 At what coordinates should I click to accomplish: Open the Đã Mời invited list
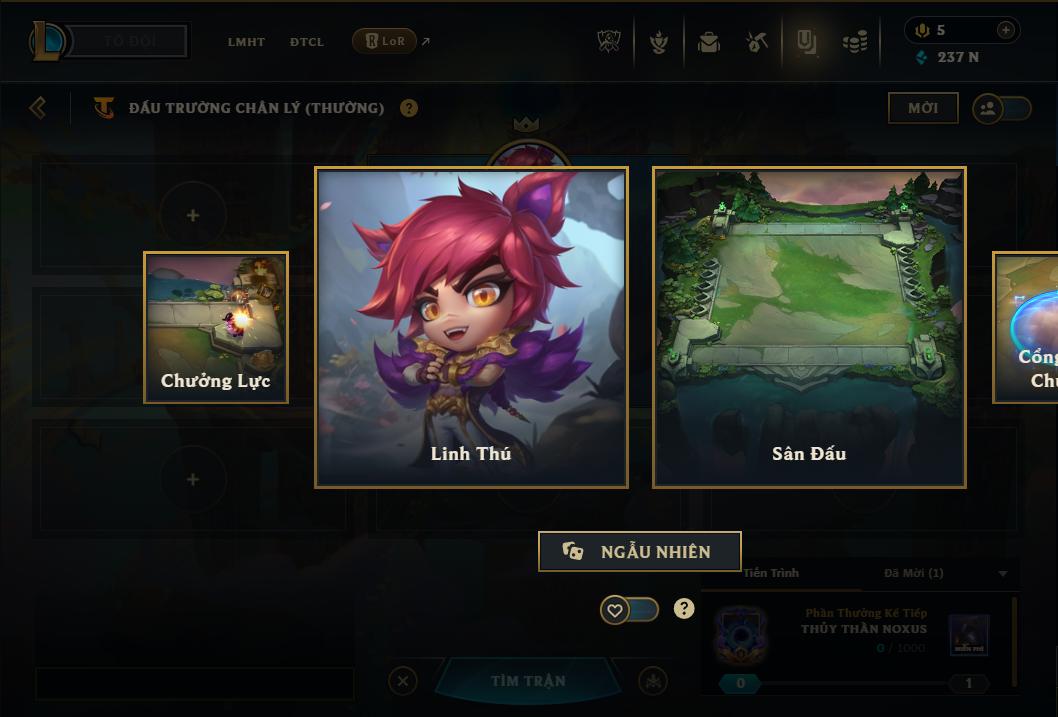[x=913, y=573]
